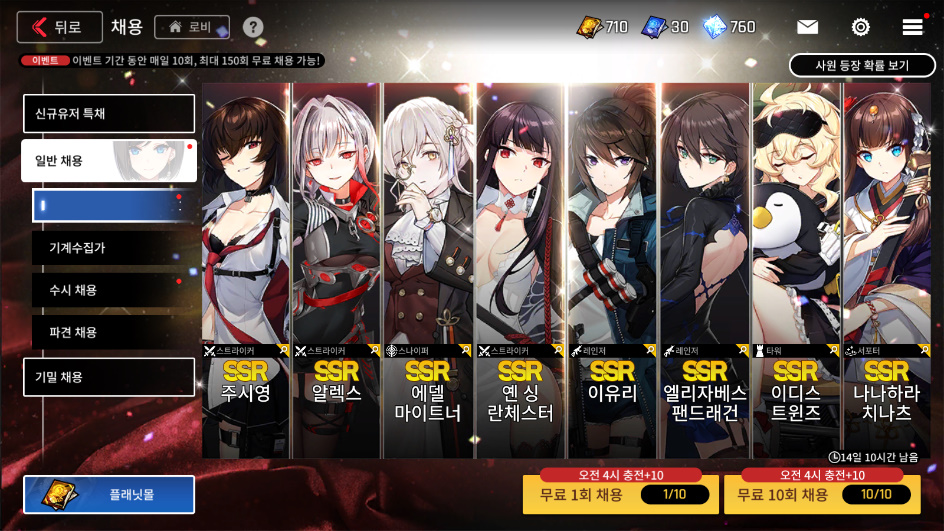944x531 pixels.
Task: Switch to the 기밀 채용 tab
Action: coord(108,377)
